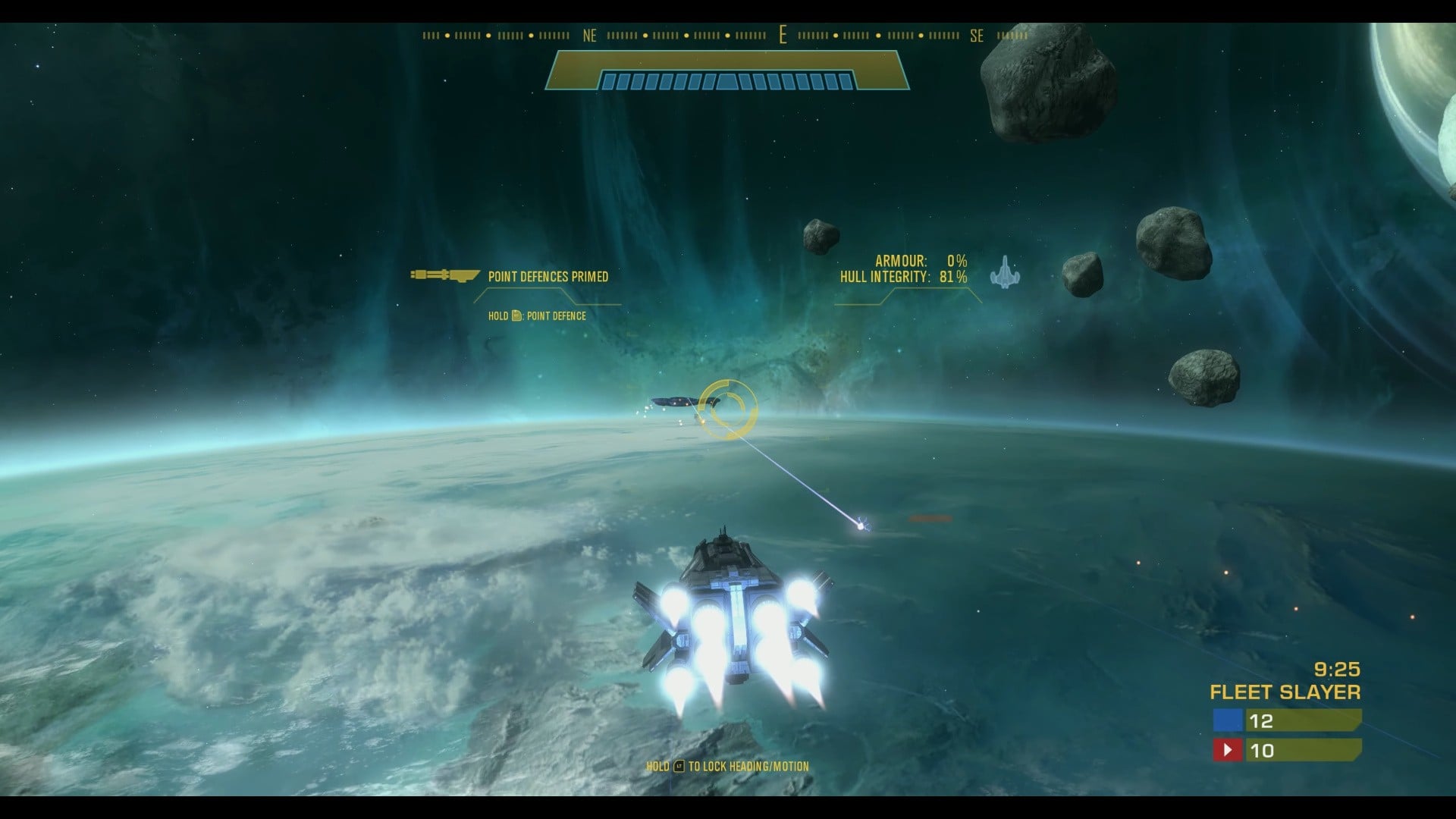This screenshot has height=819, width=1456.
Task: Select the point defence weapon icon
Action: pos(444,277)
